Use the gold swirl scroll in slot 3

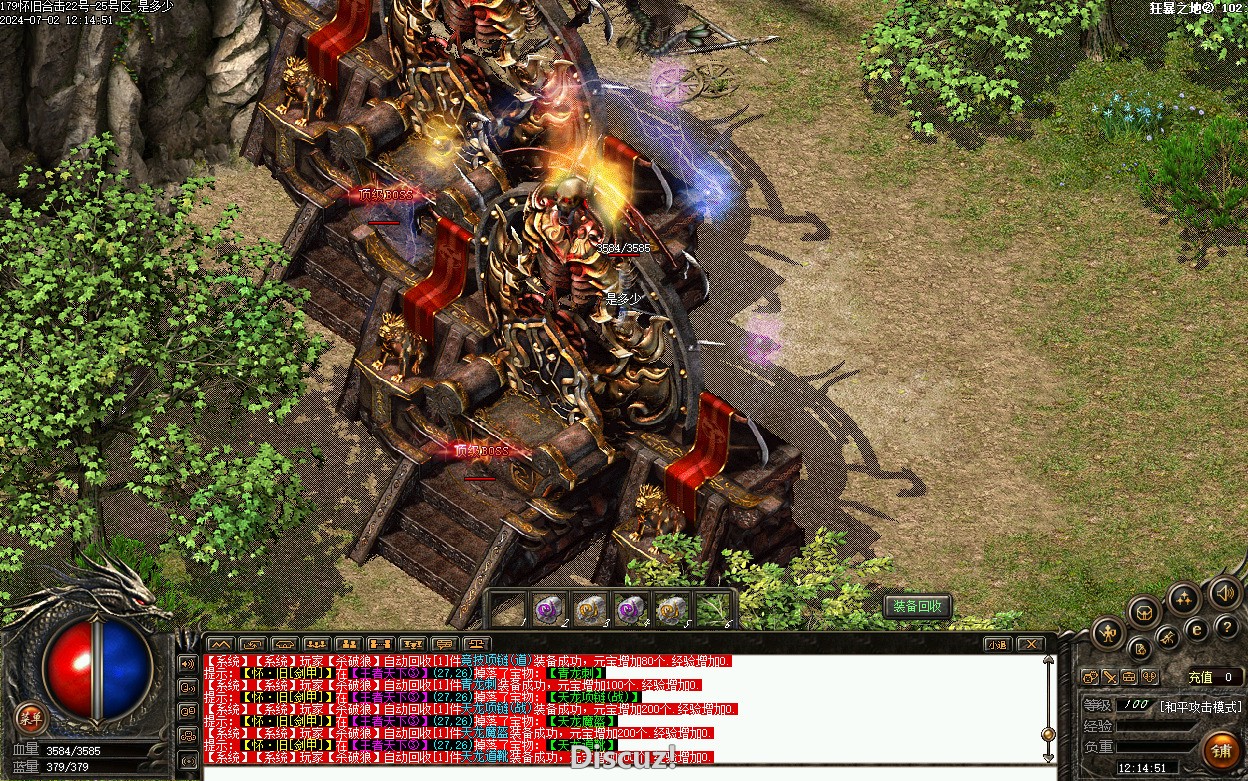pos(589,608)
